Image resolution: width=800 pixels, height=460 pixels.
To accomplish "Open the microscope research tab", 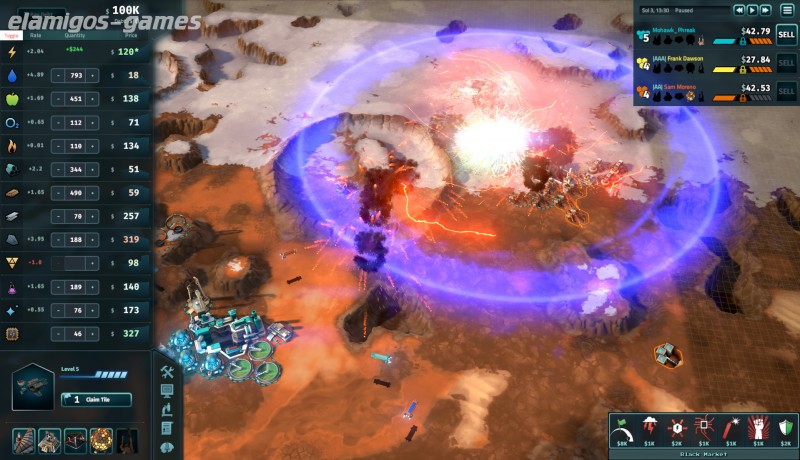I will (167, 409).
